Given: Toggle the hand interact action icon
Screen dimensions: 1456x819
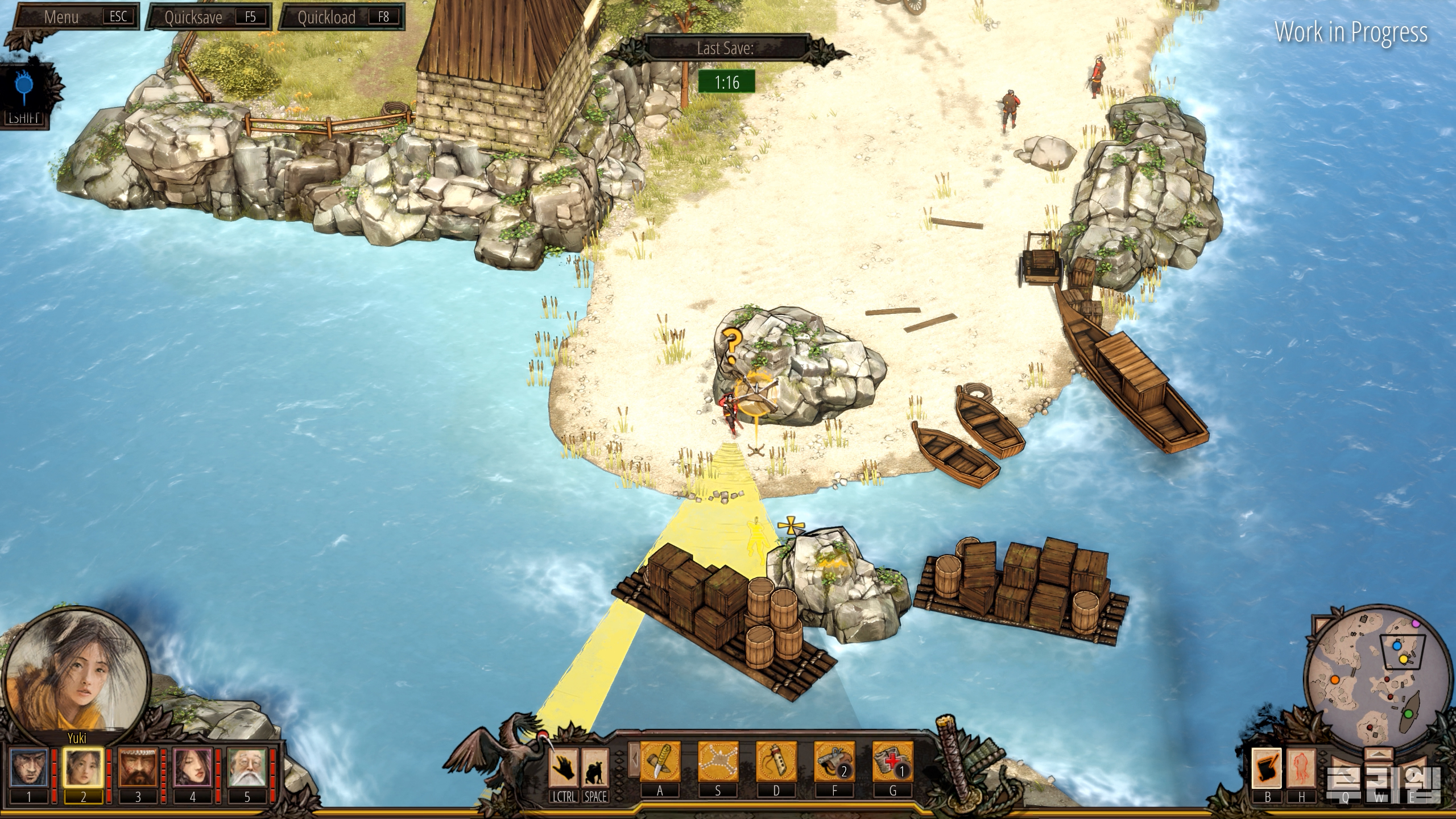Looking at the screenshot, I should click(x=564, y=766).
